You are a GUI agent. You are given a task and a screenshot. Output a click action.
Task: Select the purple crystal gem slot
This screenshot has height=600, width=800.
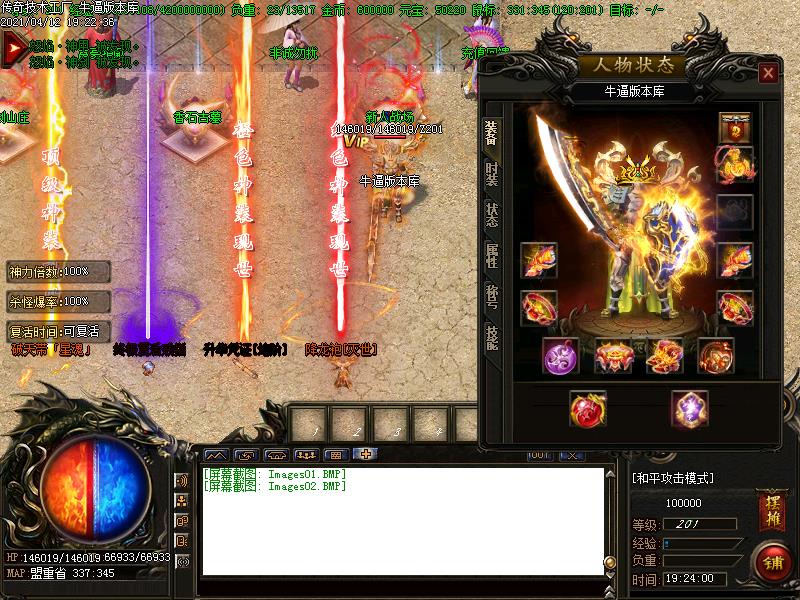[x=688, y=408]
